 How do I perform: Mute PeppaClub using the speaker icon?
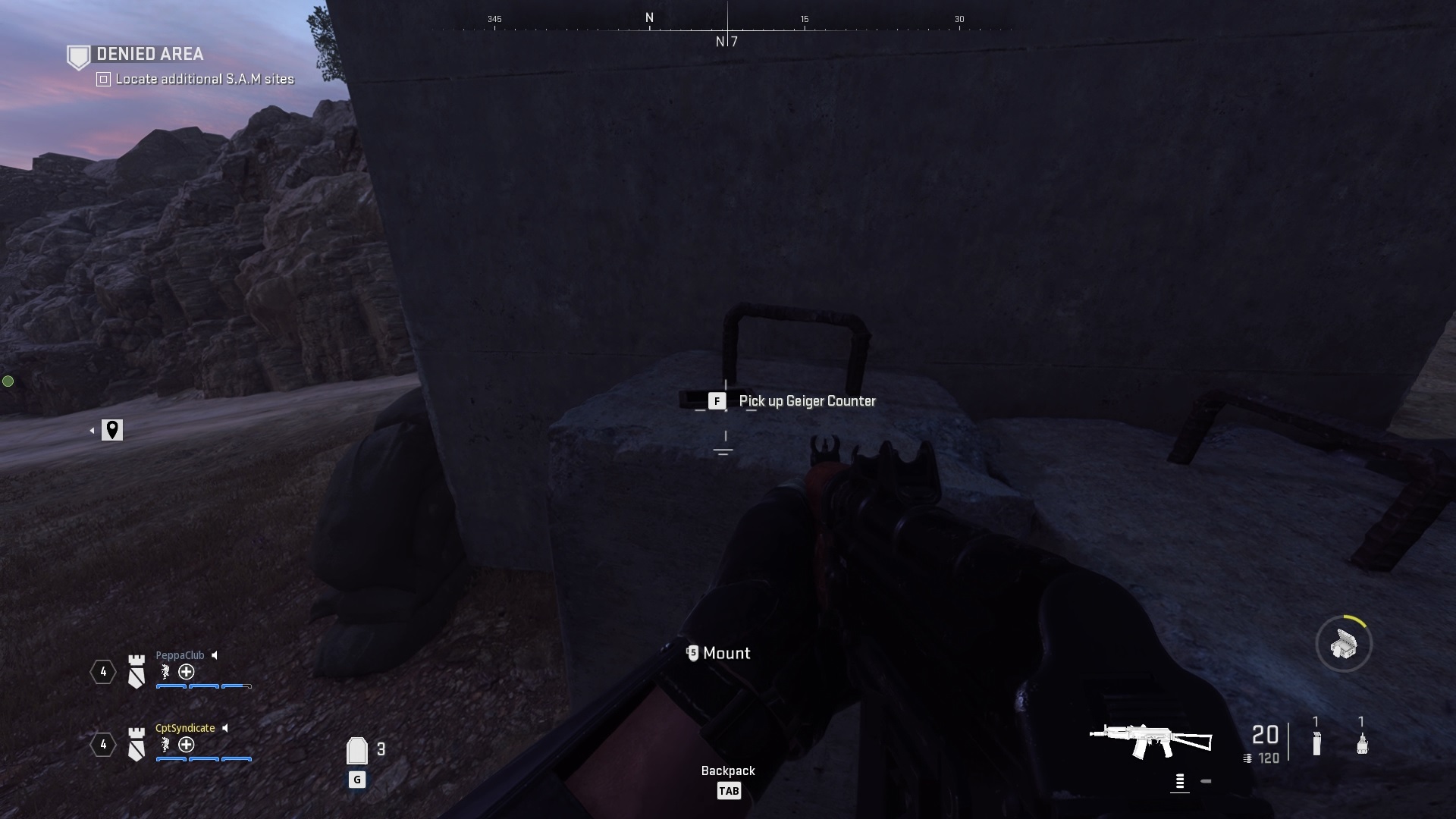coord(215,655)
